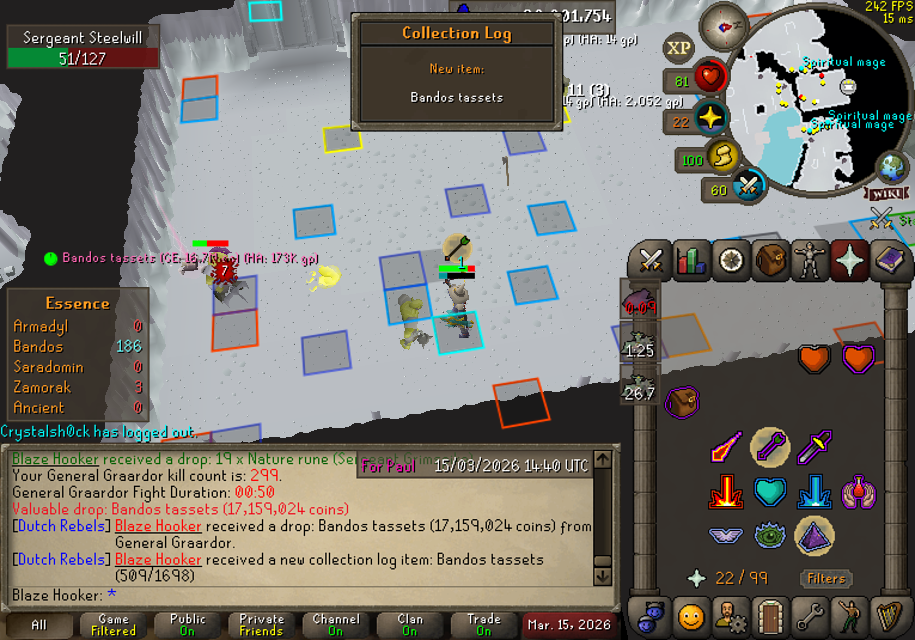Open the Magic spellbook tab

(x=889, y=261)
